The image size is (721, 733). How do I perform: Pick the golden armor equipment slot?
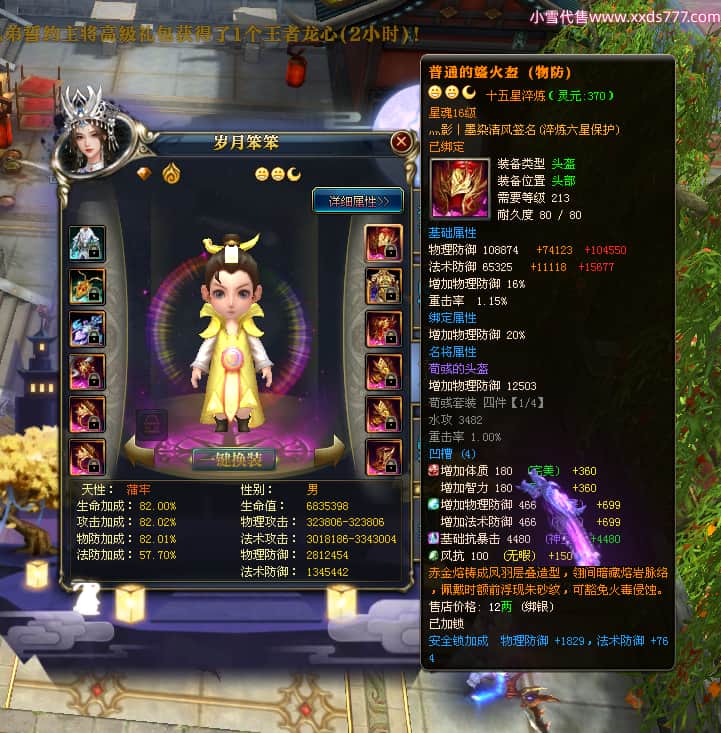pyautogui.click(x=383, y=286)
